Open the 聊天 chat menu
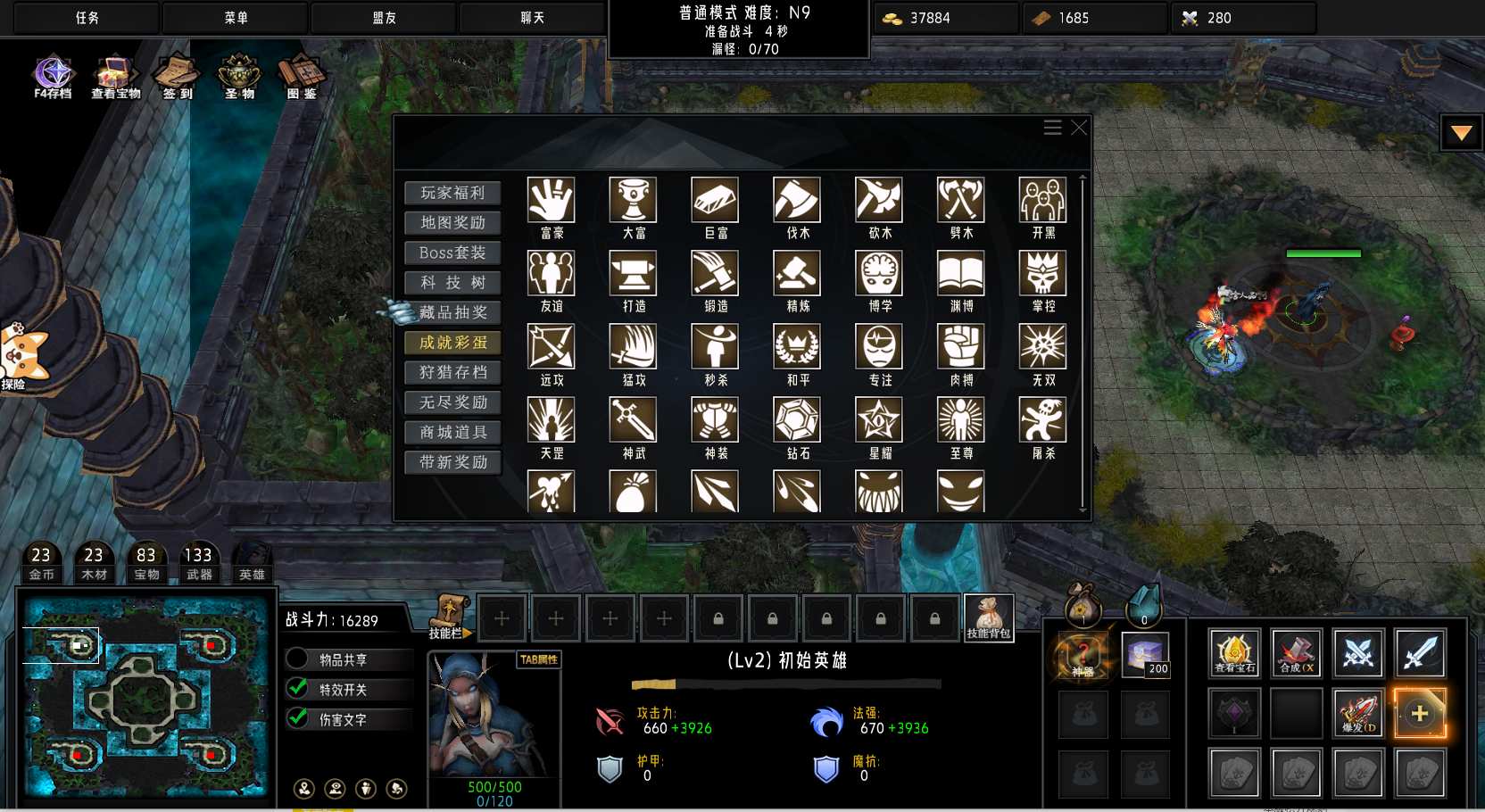The height and width of the screenshot is (812, 1485). click(533, 18)
